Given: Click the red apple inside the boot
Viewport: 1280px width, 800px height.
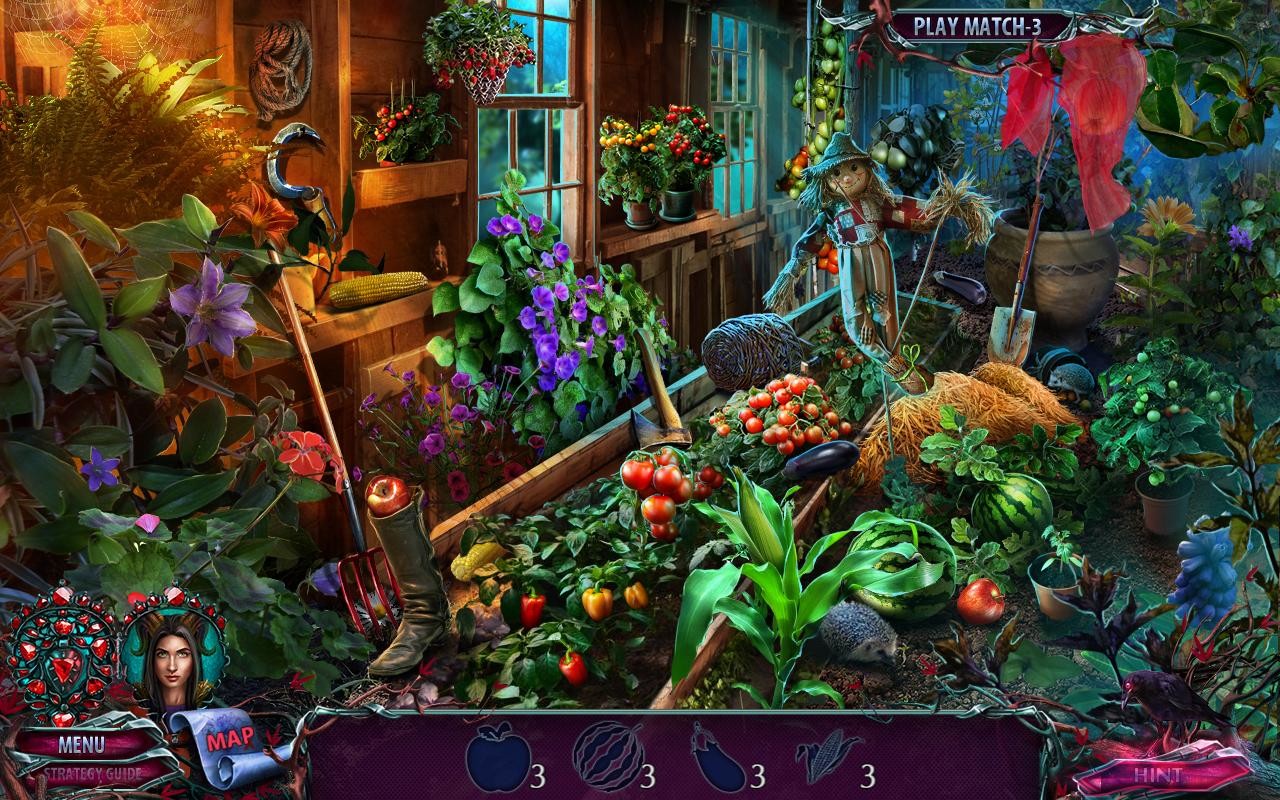Looking at the screenshot, I should 387,497.
